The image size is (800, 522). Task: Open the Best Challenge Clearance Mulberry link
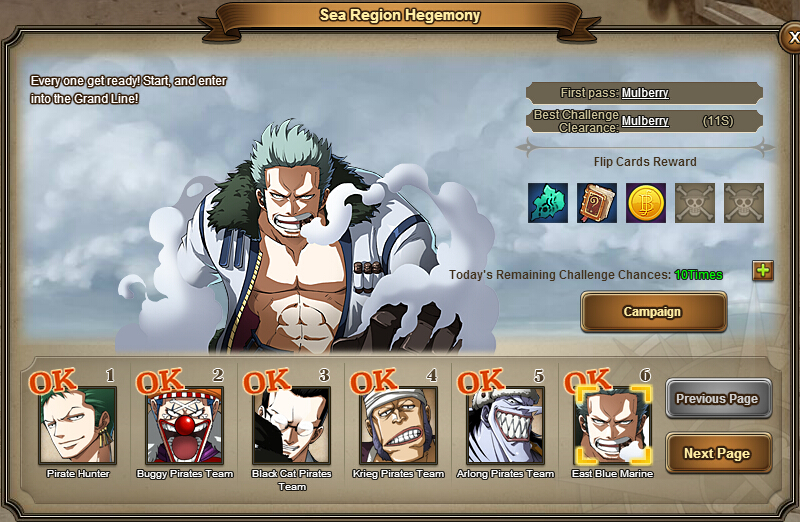point(645,121)
